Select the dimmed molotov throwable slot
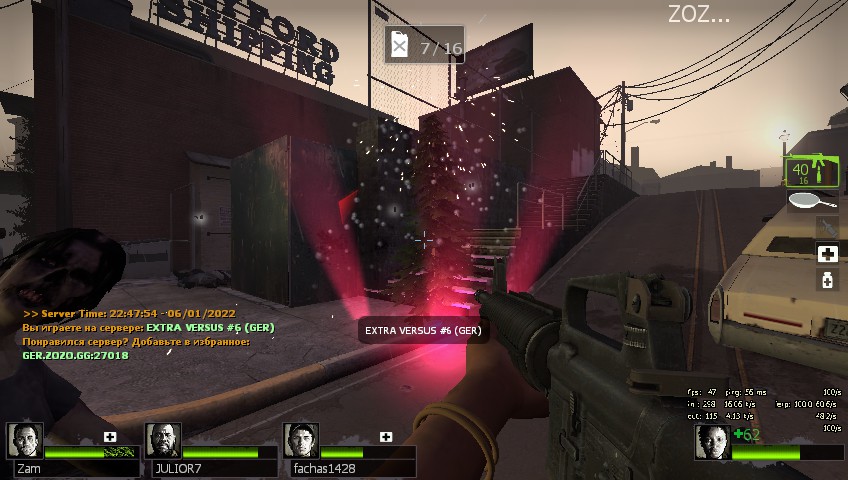 pyautogui.click(x=827, y=227)
